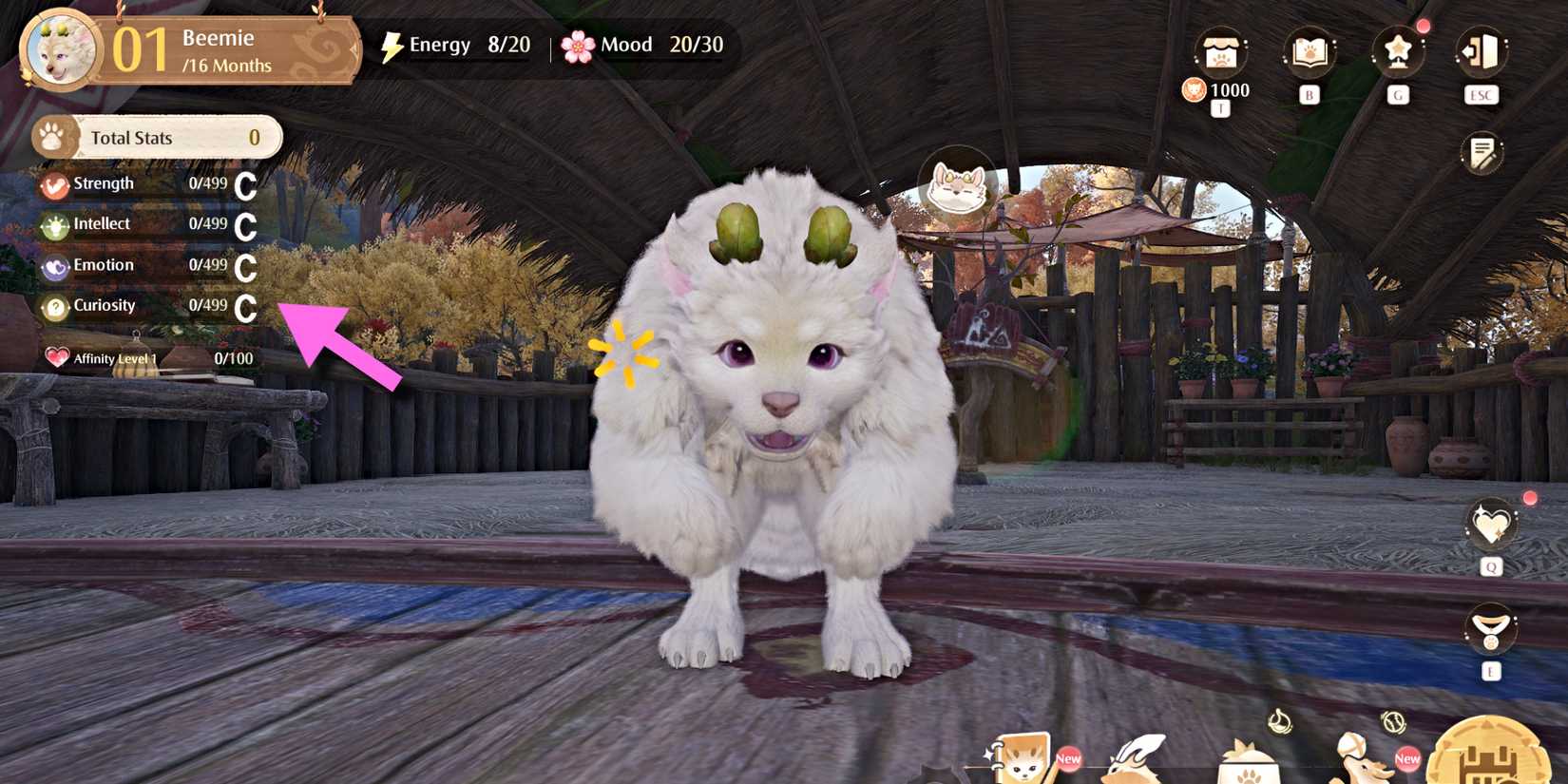Click the 1000 coin currency display
Image resolution: width=1568 pixels, height=784 pixels.
[x=1219, y=91]
